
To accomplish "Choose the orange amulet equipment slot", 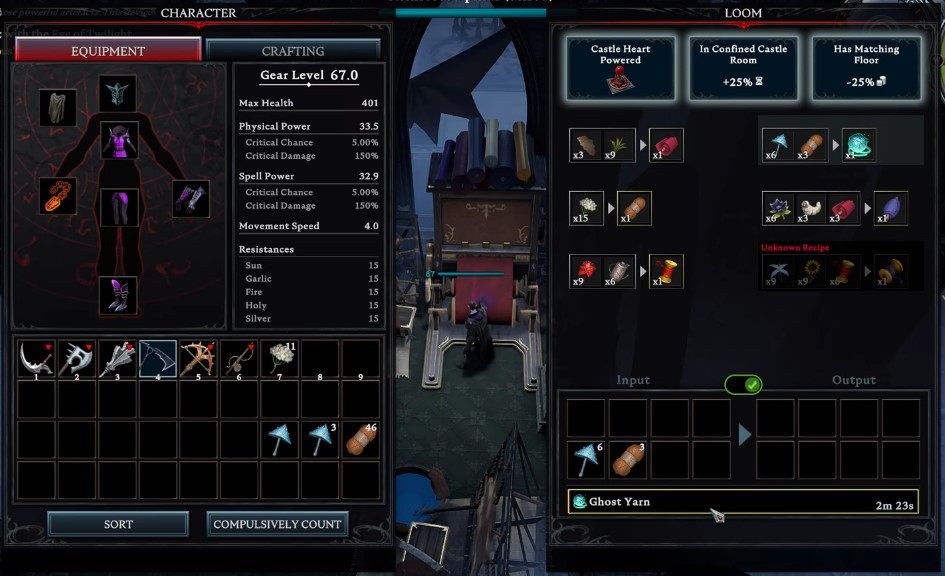I will pyautogui.click(x=58, y=195).
